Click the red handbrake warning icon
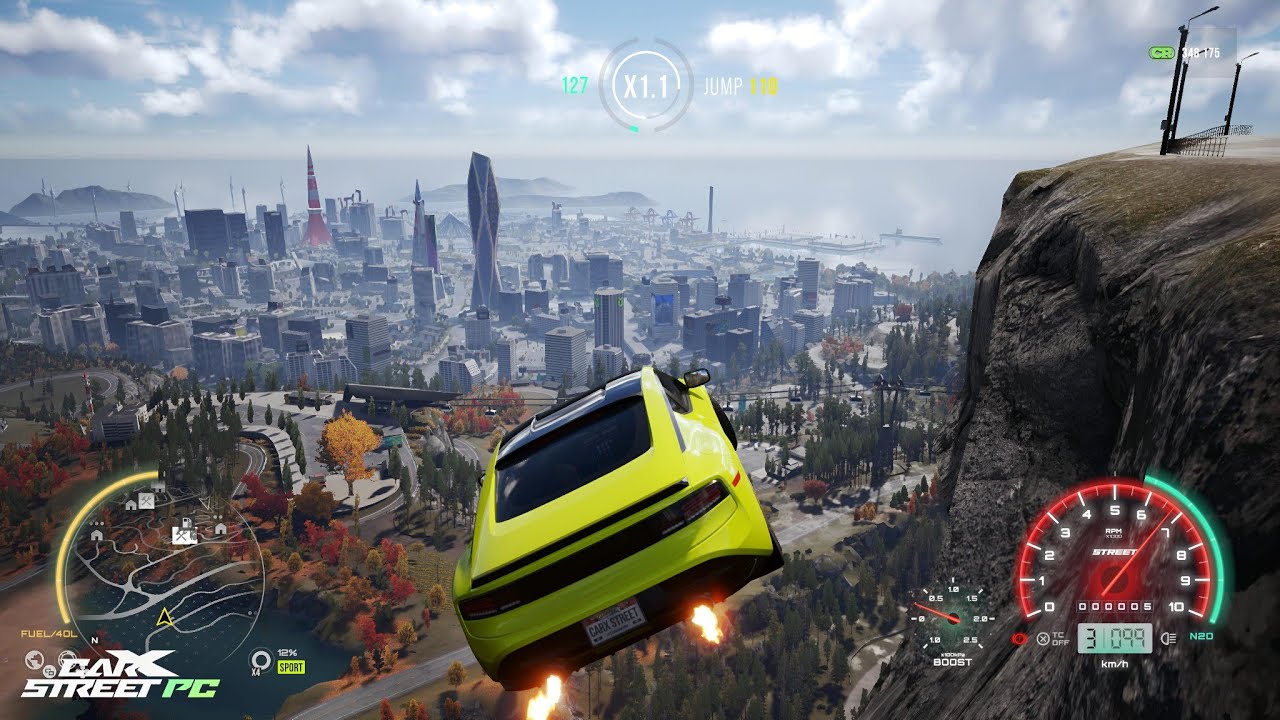 (x=1020, y=638)
